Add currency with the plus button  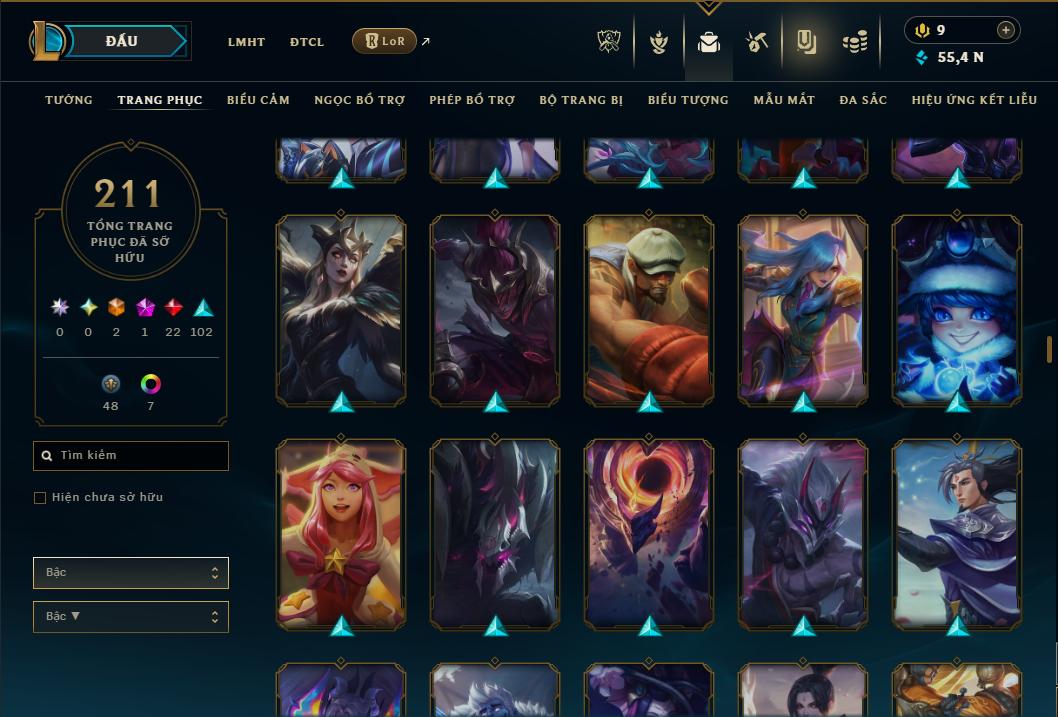[1005, 30]
